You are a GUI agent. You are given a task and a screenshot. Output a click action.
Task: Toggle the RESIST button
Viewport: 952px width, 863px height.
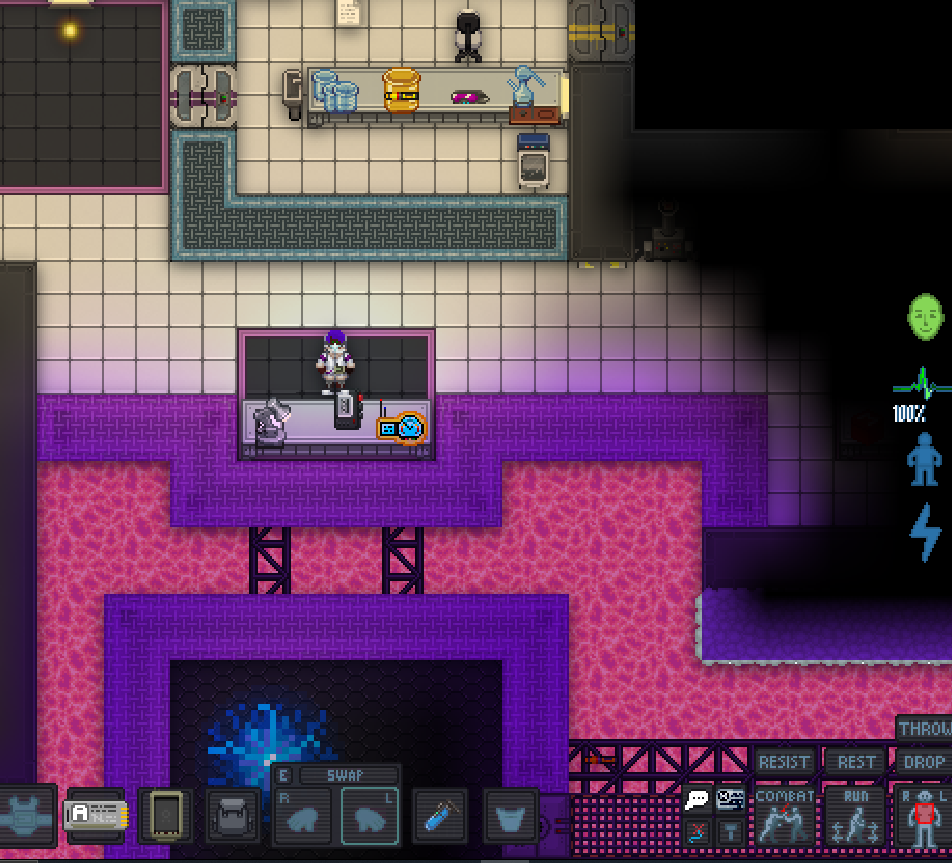[784, 762]
